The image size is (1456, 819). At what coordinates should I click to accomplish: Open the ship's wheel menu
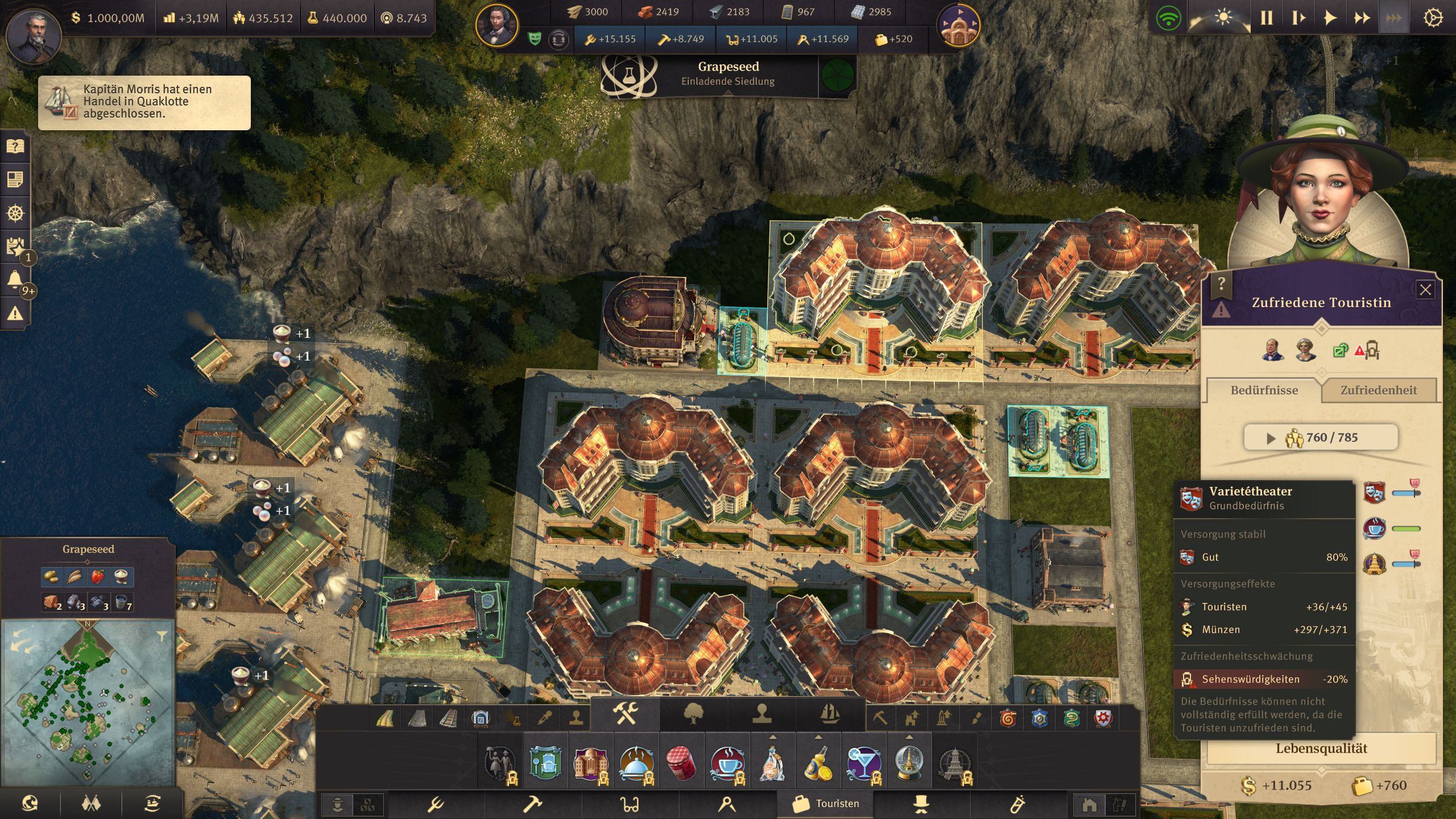coord(15,213)
